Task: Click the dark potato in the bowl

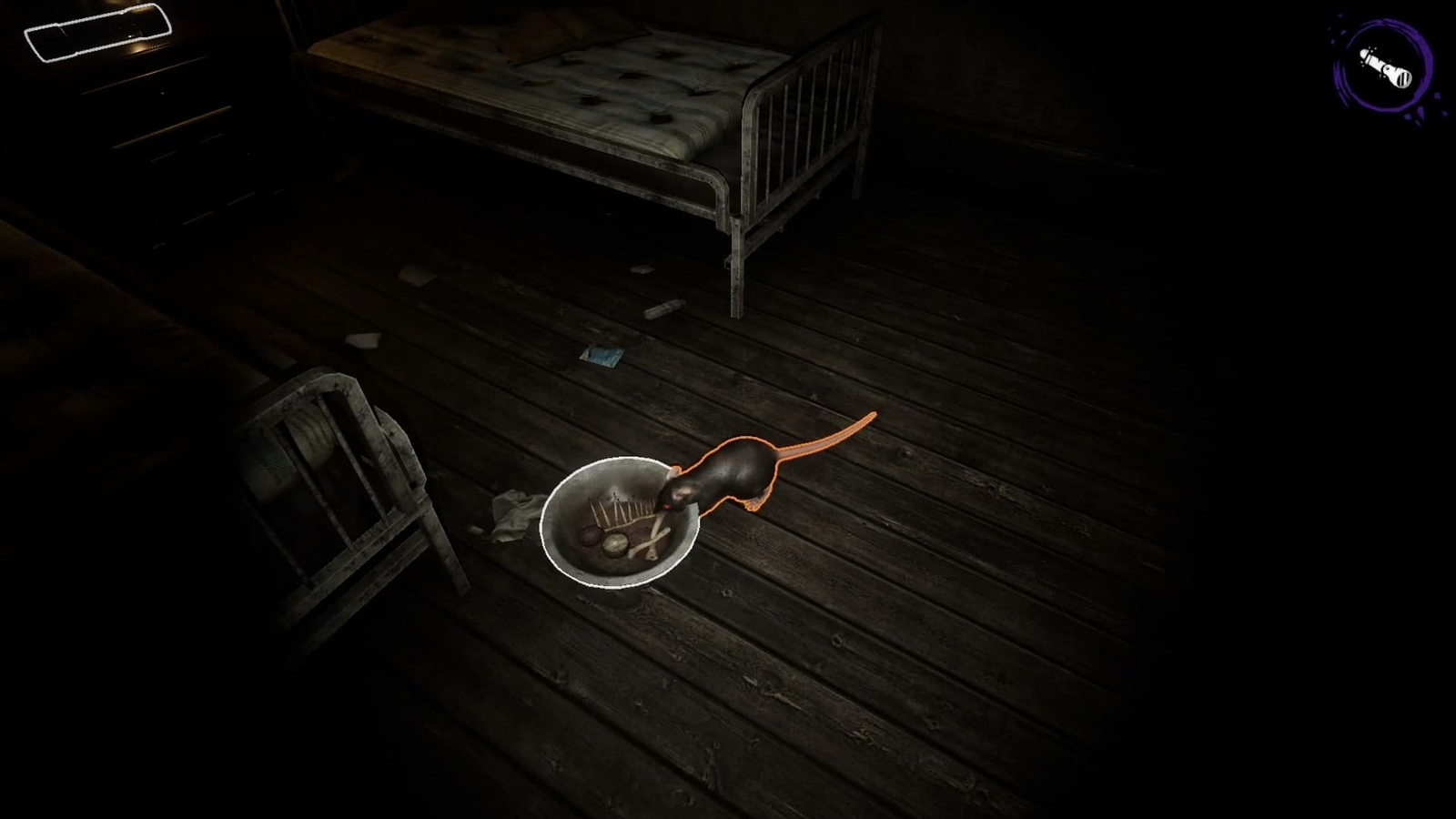Action: [x=590, y=534]
